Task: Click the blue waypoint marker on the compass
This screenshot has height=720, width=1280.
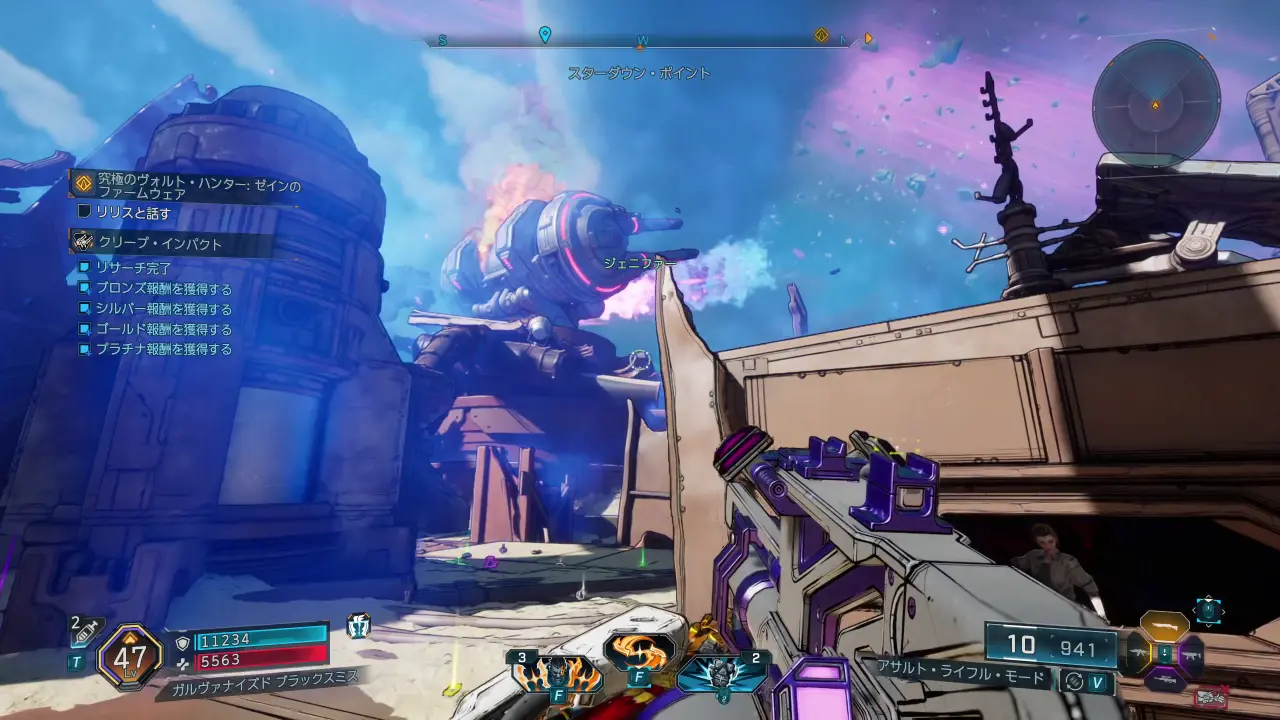Action: pyautogui.click(x=545, y=35)
